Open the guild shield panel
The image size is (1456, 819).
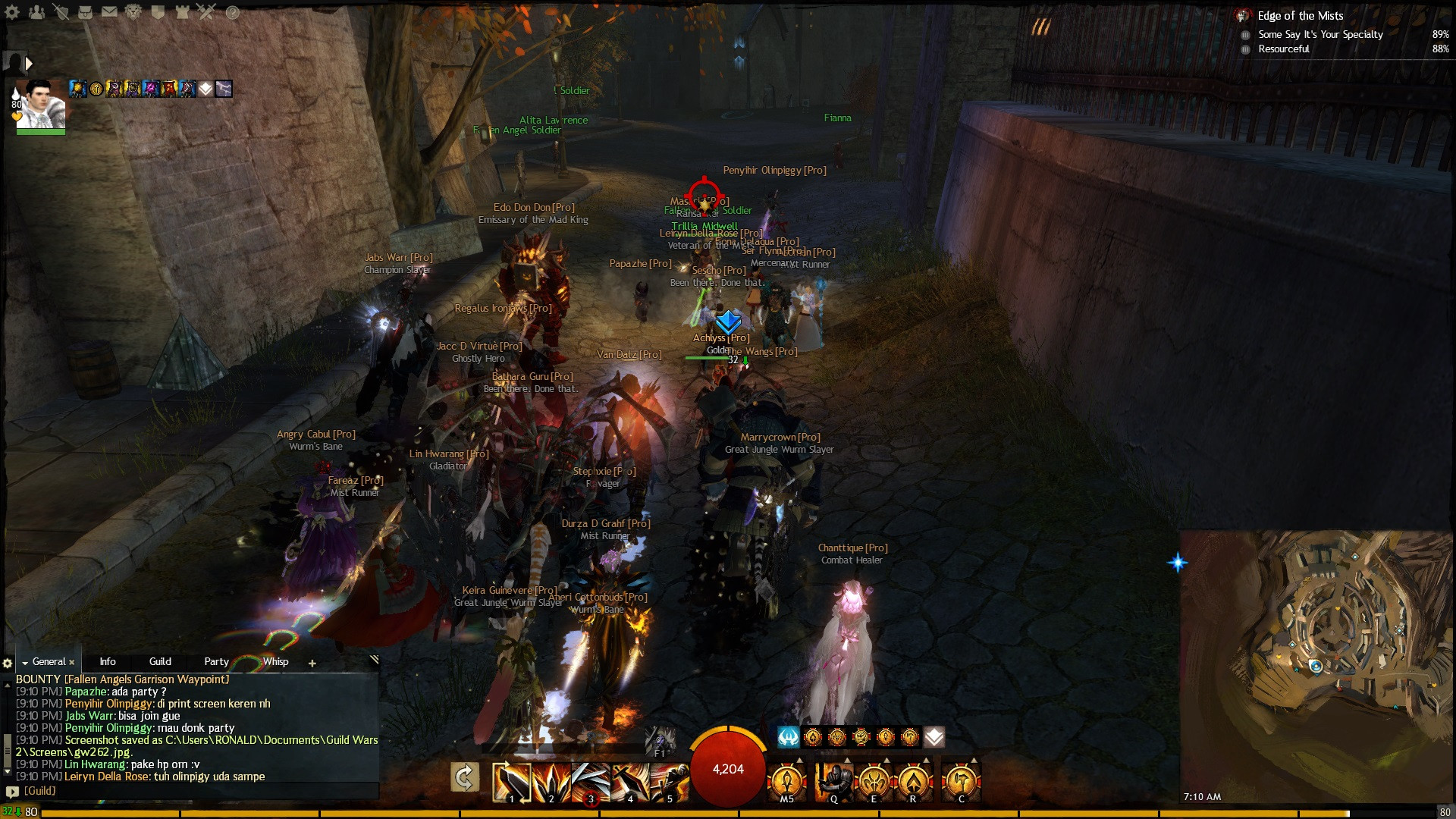tap(158, 12)
